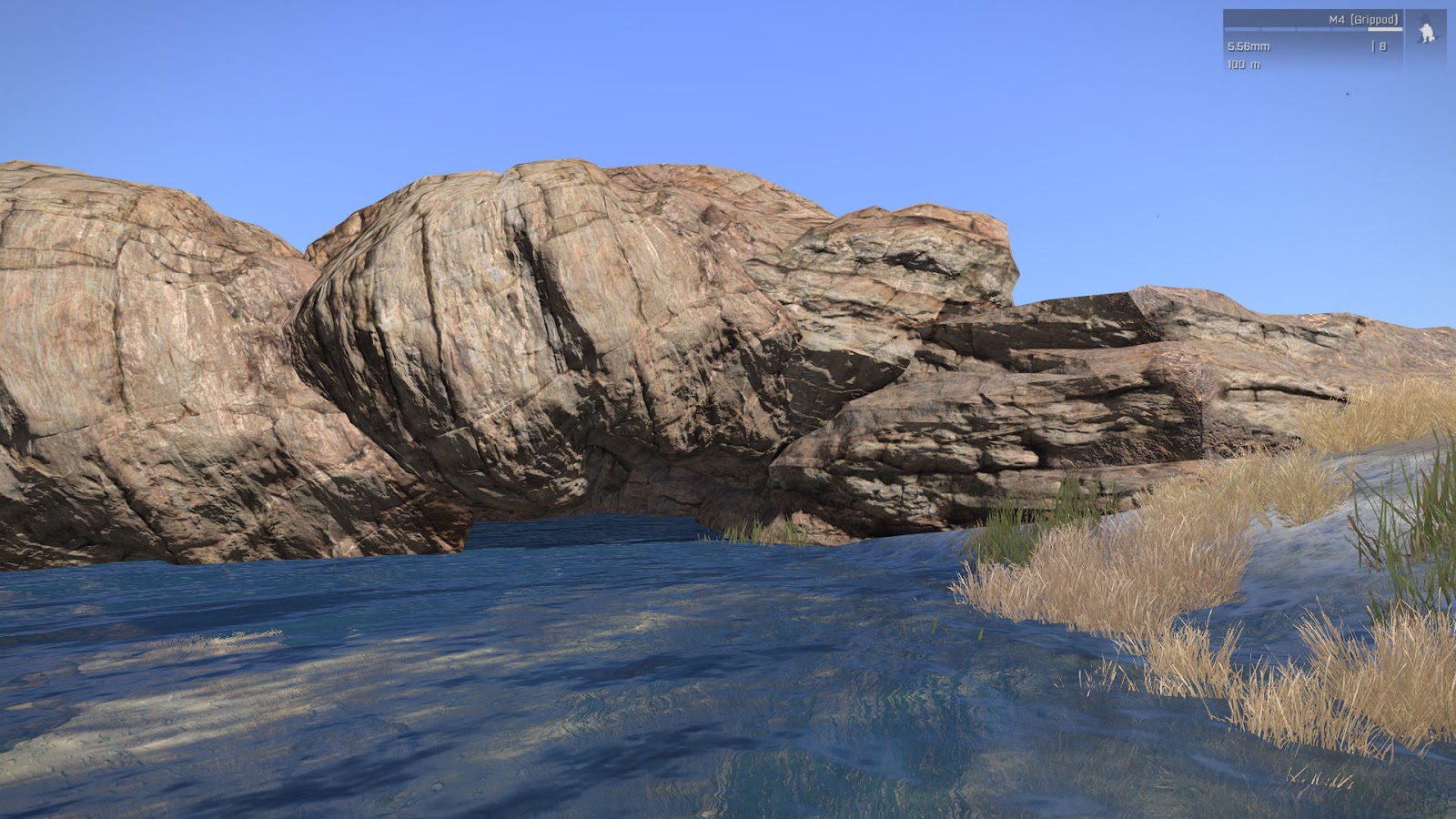Click the fire mode indicator beside ammo count
This screenshot has width=1456, height=819.
(1372, 47)
